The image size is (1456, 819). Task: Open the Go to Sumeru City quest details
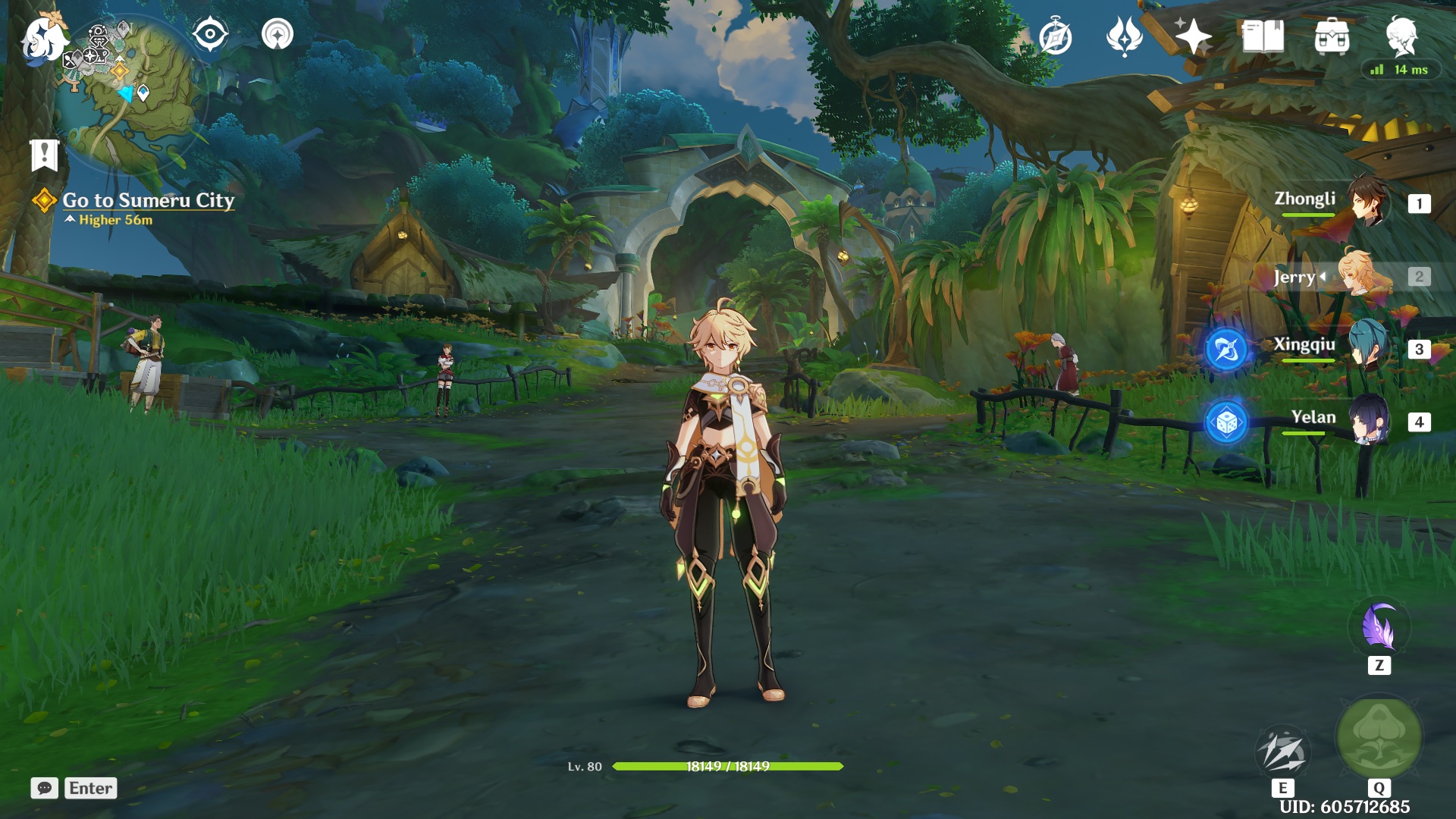point(149,202)
